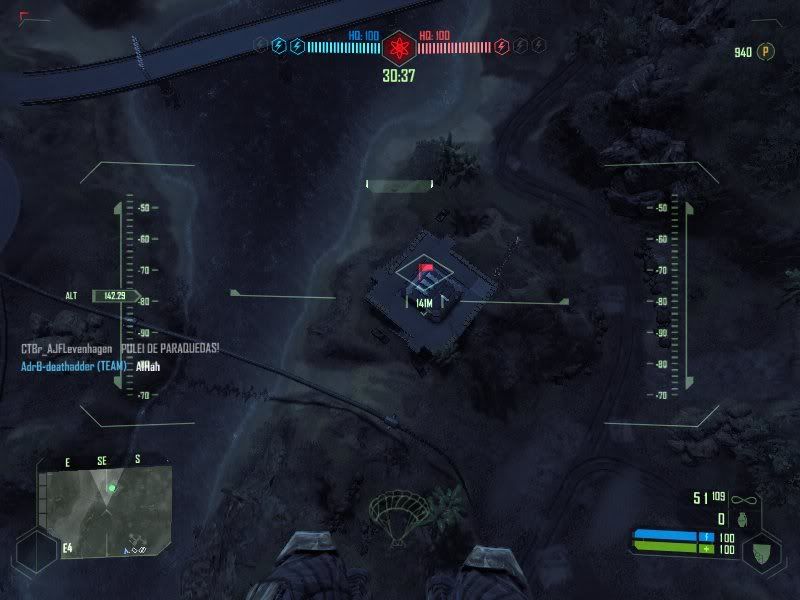Select the infinity fire mode icon
Viewport: 800px width, 600px height.
(742, 498)
